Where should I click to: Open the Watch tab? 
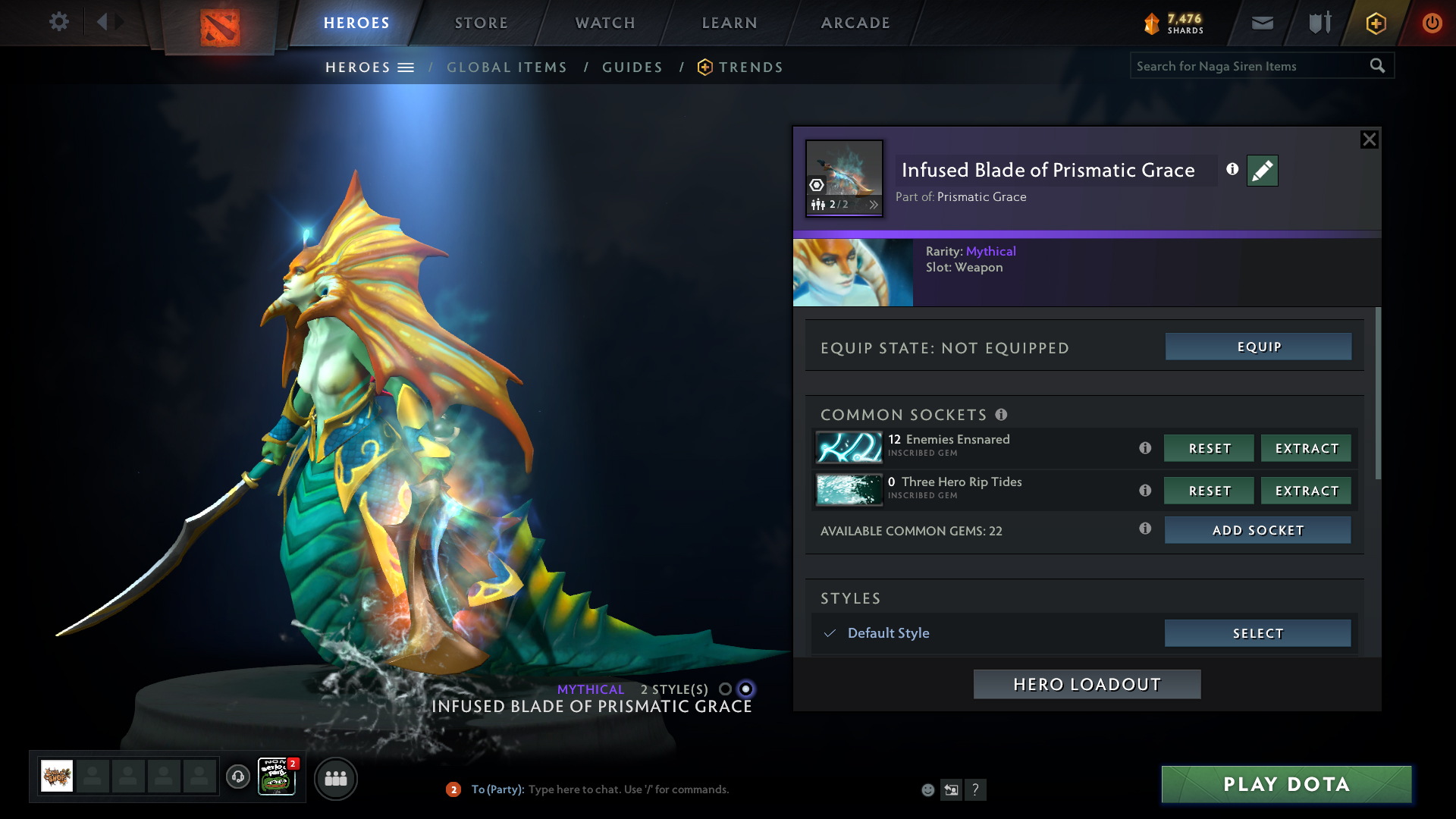[x=605, y=23]
